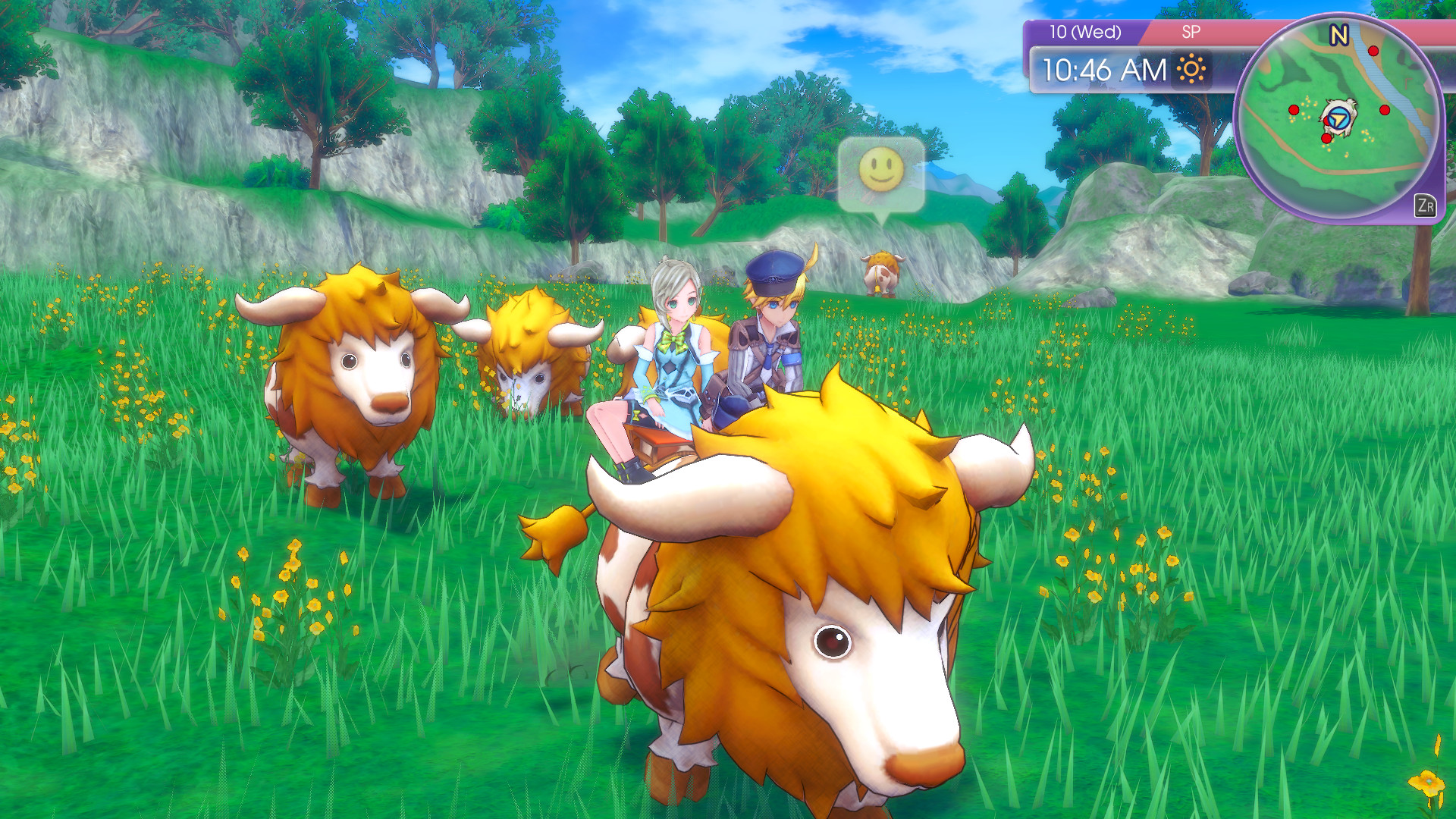The image size is (1456, 819).
Task: Click the red dot below player marker
Action: click(1326, 138)
